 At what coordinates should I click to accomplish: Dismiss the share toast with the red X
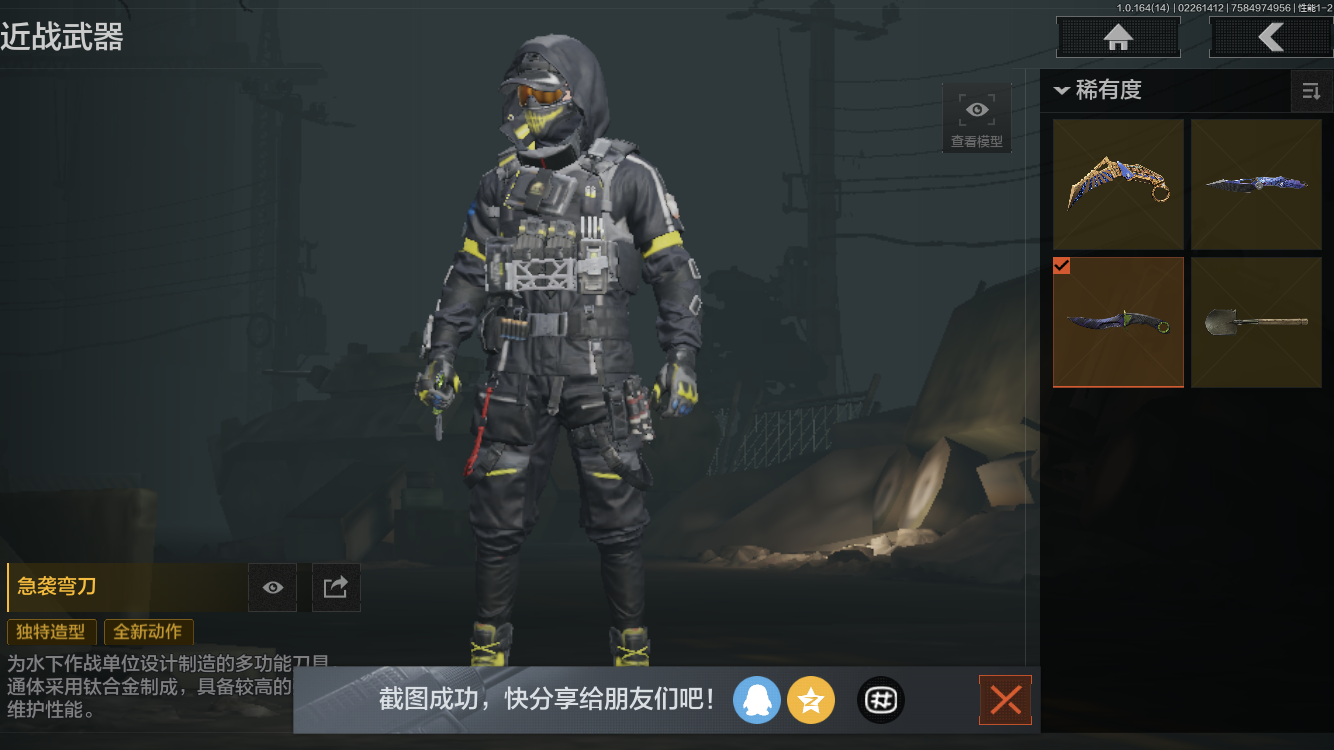point(1005,700)
